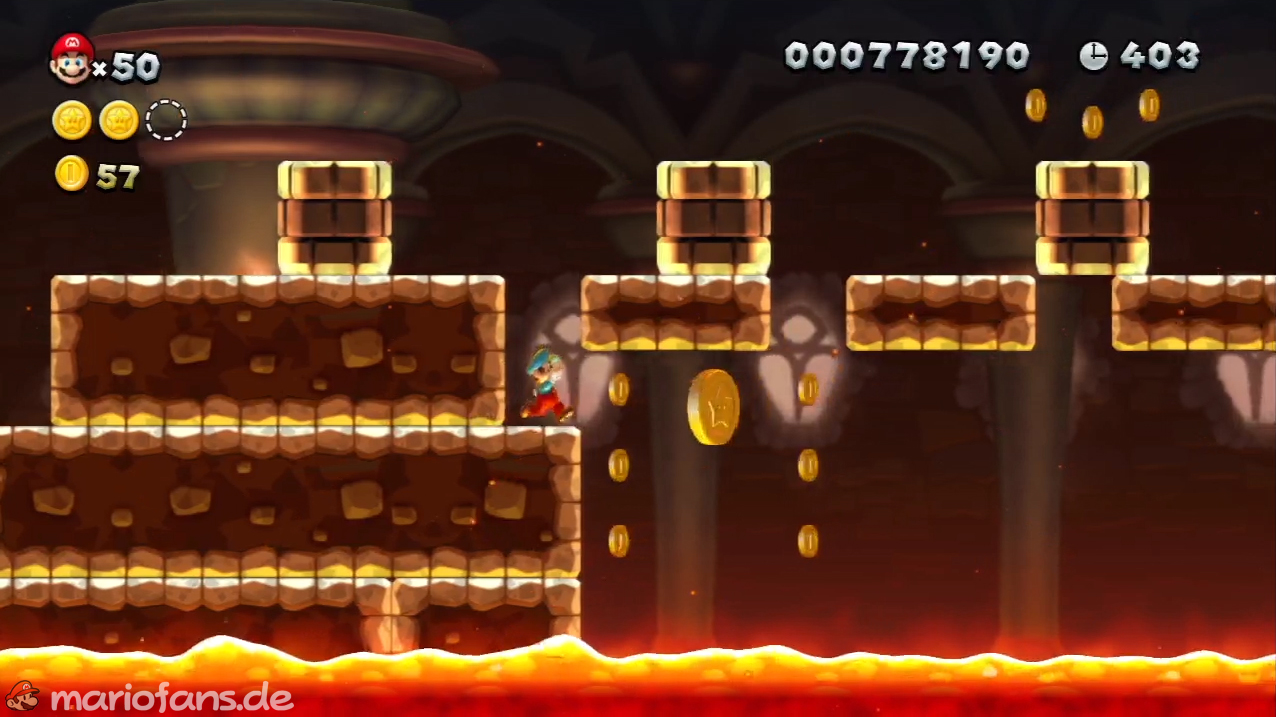This screenshot has height=717, width=1276.
Task: Open the mariofans.de watermark logo
Action: 150,696
